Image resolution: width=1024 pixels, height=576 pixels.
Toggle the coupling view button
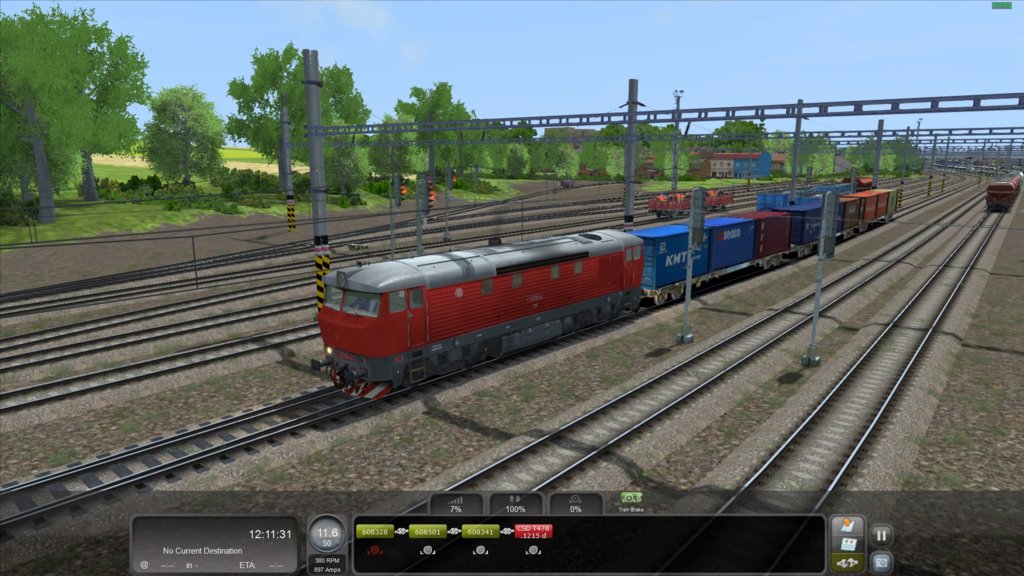[x=847, y=563]
